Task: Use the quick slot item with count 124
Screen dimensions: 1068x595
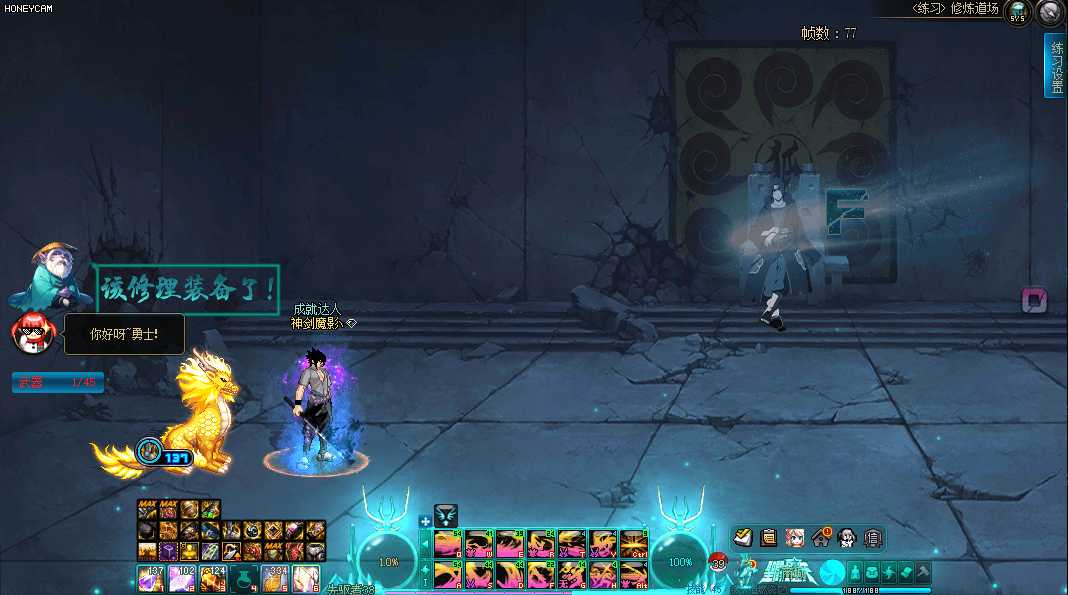Action: point(213,578)
